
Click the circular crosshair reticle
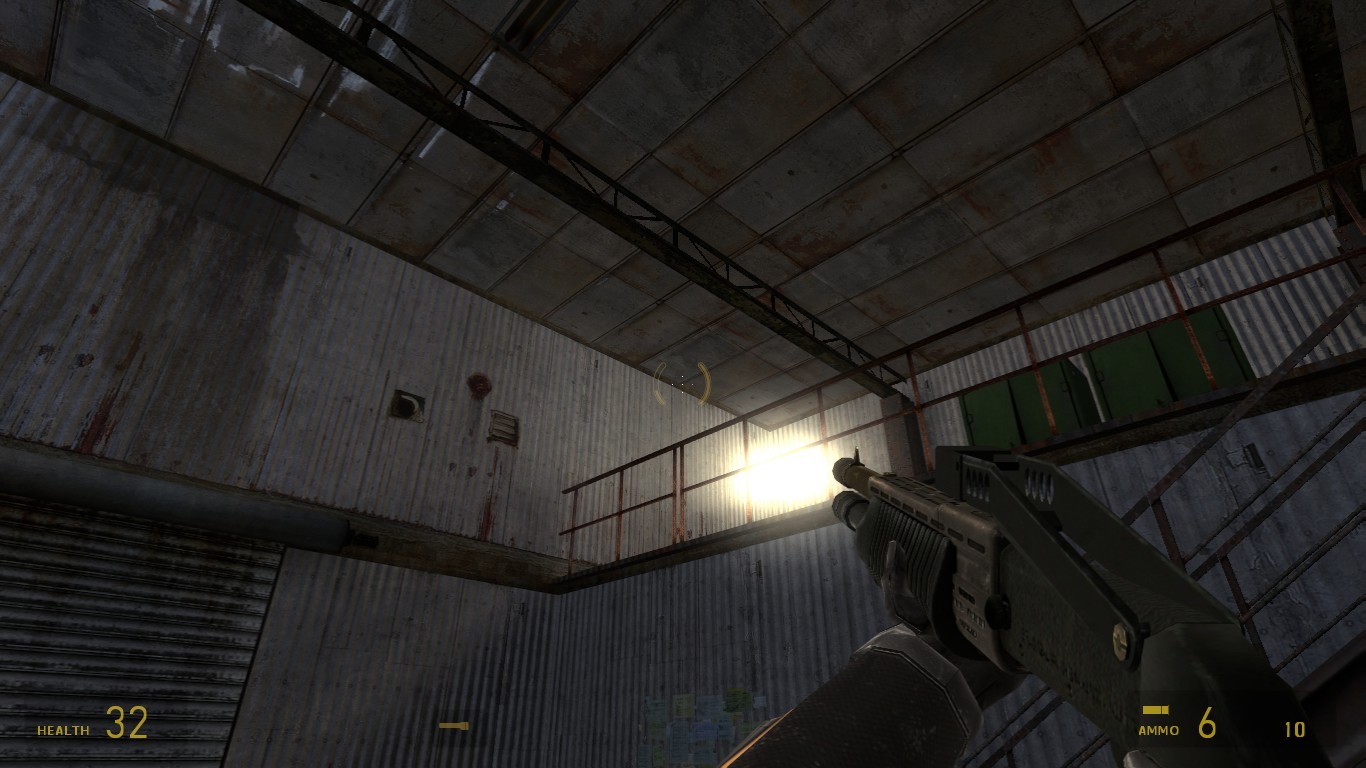(x=680, y=384)
